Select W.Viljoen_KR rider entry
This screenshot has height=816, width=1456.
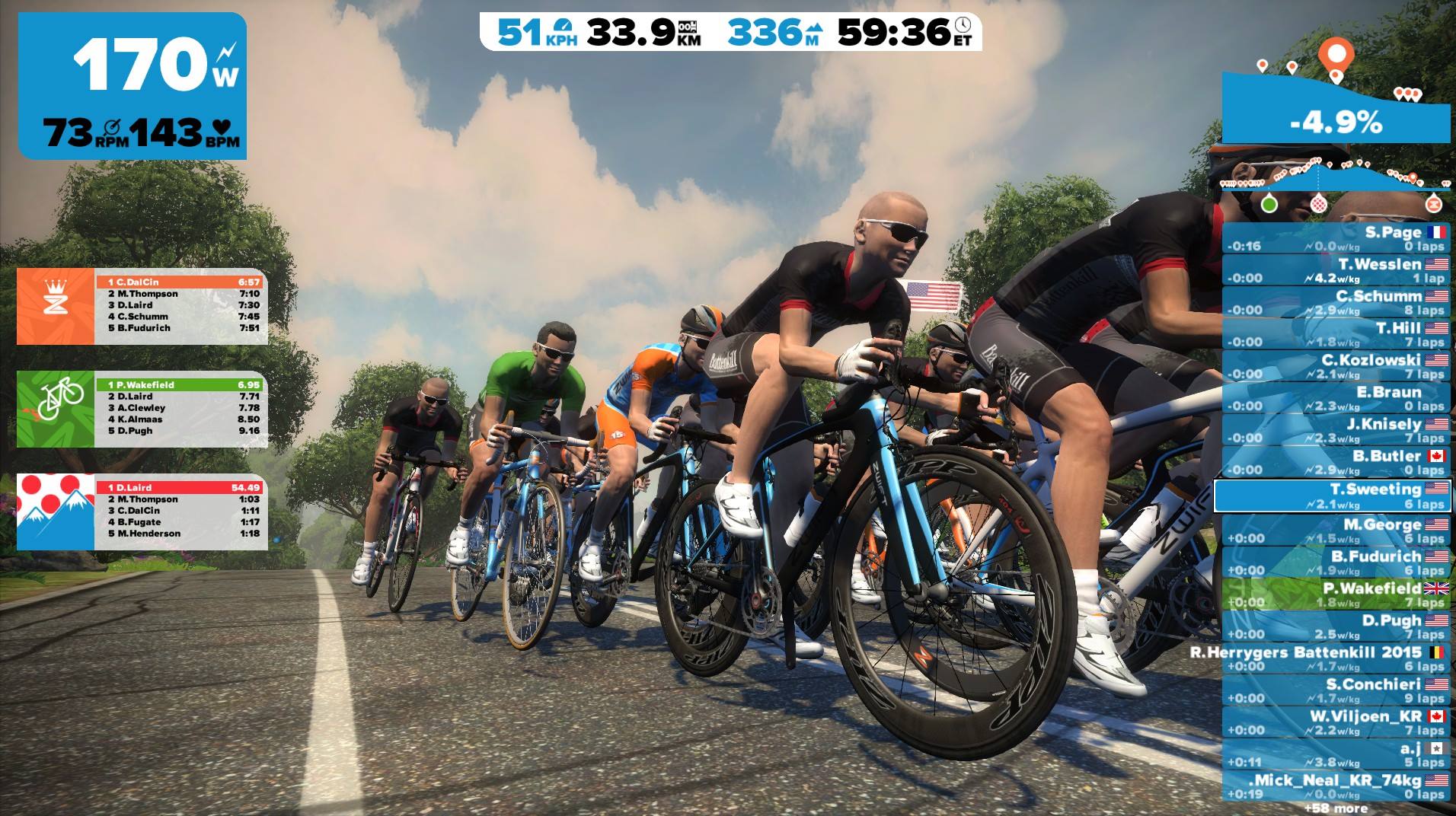click(x=1336, y=722)
